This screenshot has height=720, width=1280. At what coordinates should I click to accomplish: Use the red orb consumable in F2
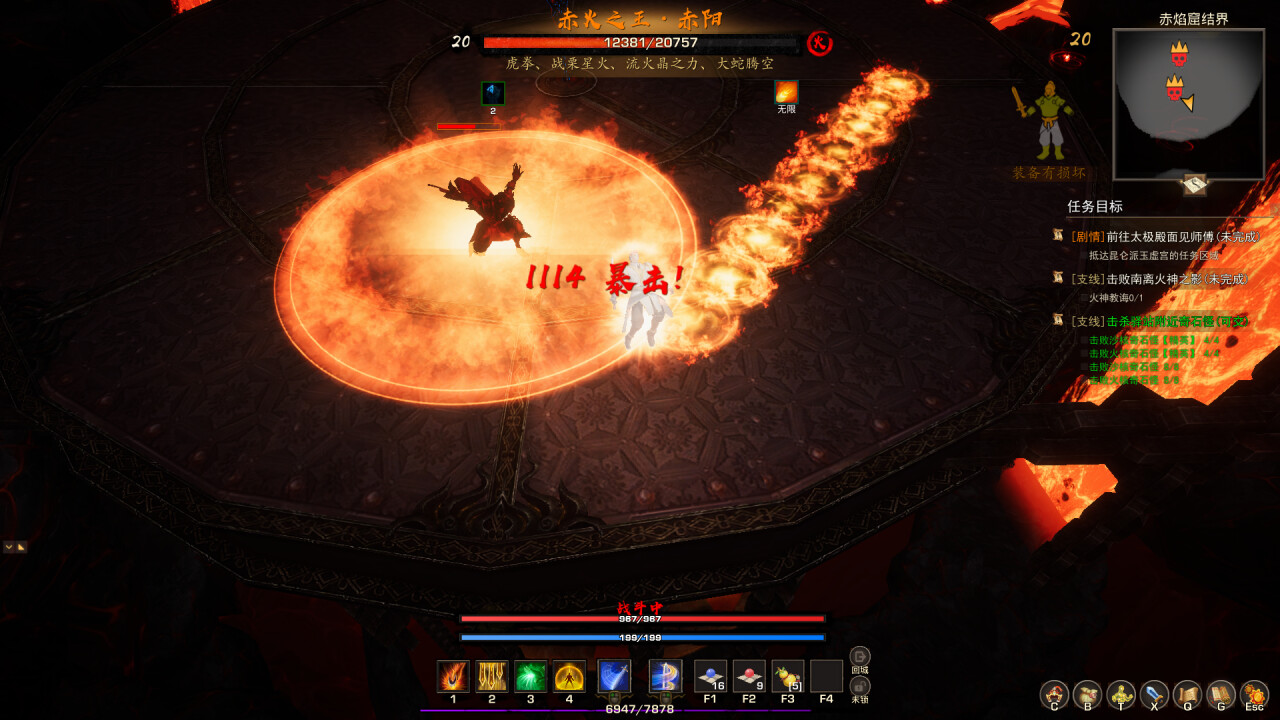click(x=749, y=676)
